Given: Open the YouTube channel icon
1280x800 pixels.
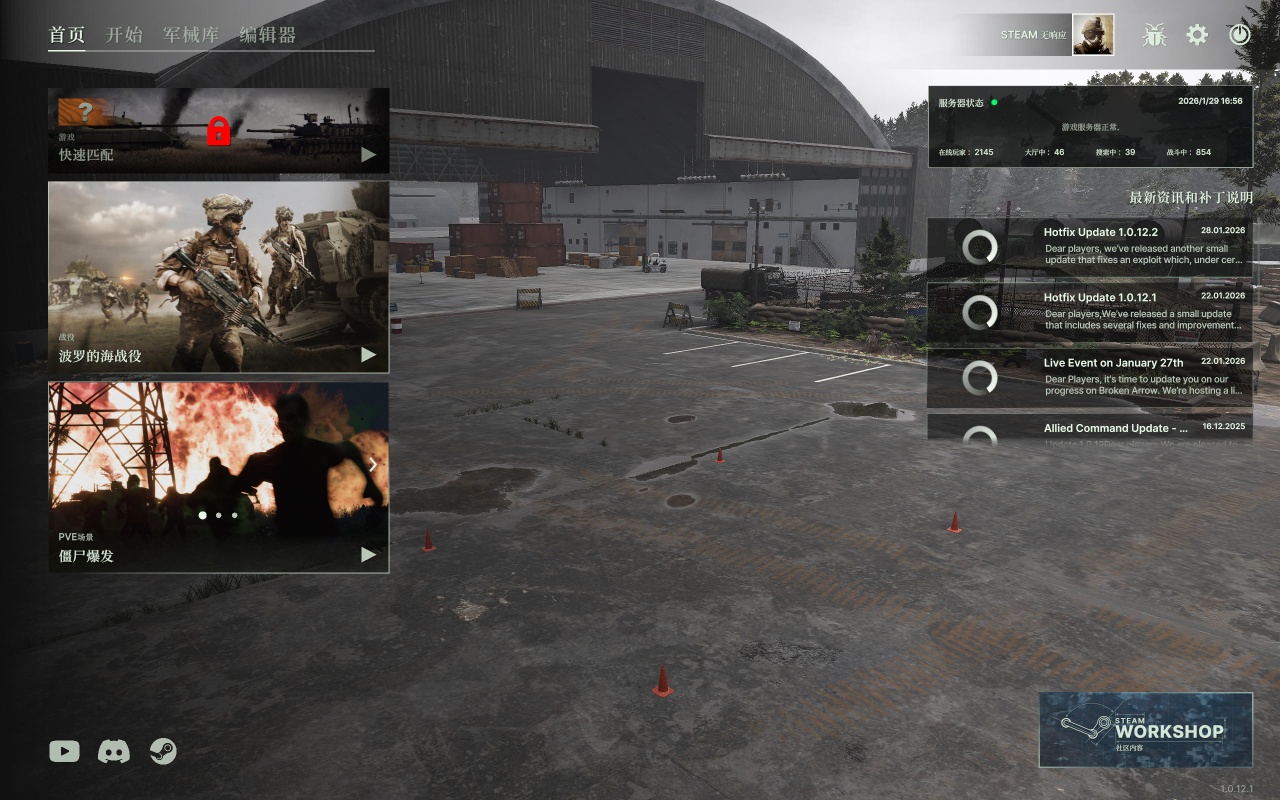Looking at the screenshot, I should click(x=63, y=751).
